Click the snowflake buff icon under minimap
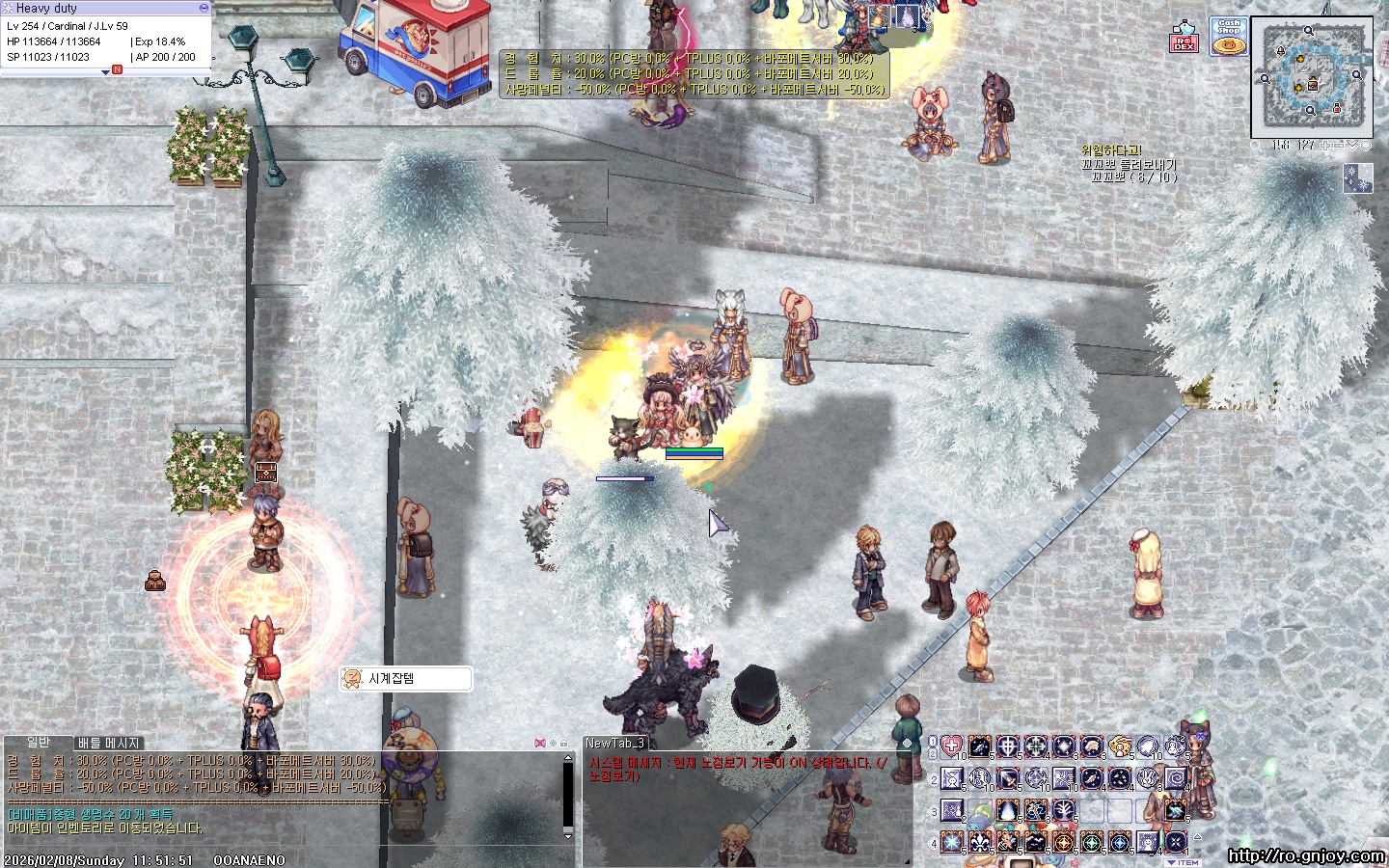 [x=1357, y=178]
